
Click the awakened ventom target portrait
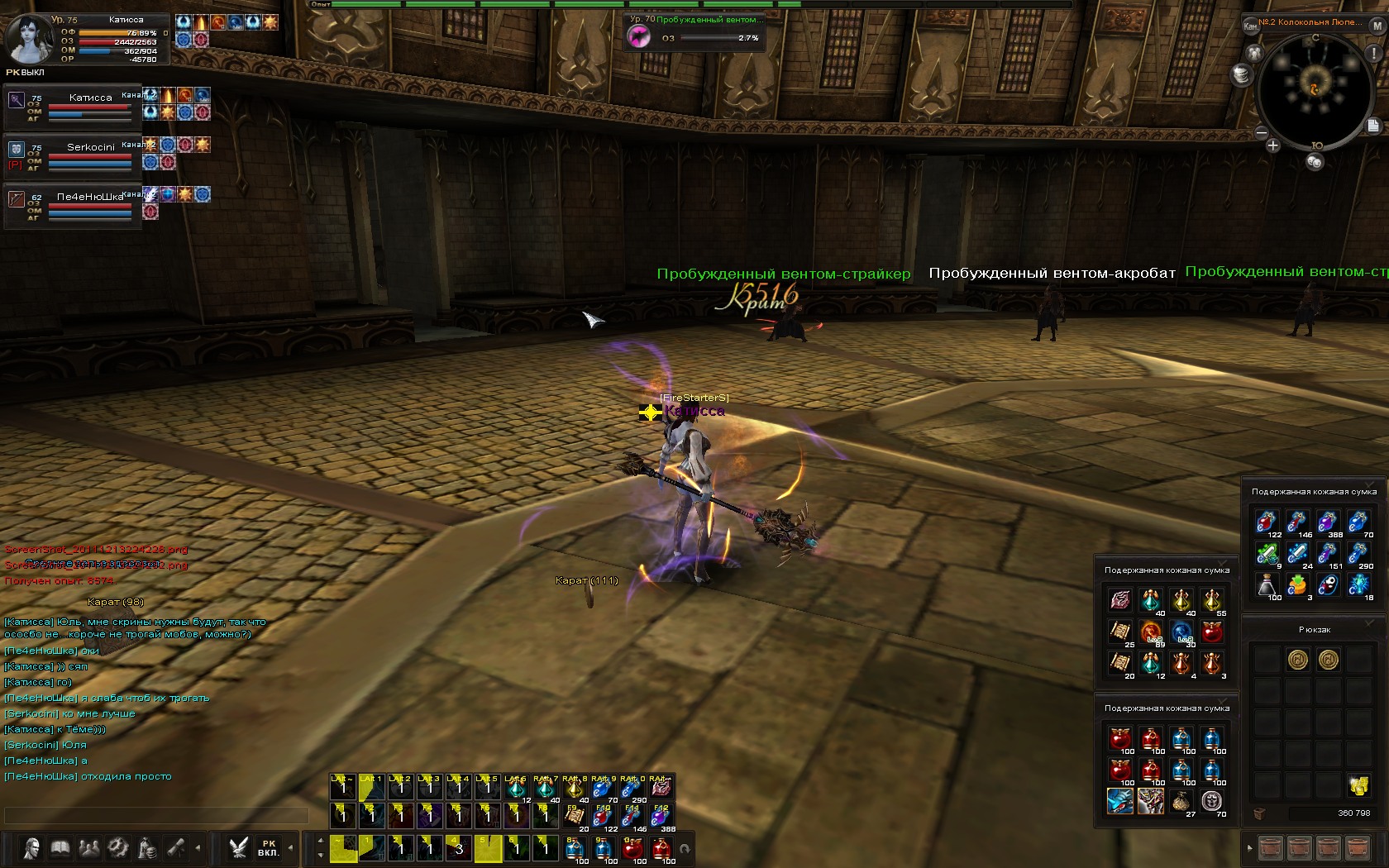[x=639, y=36]
